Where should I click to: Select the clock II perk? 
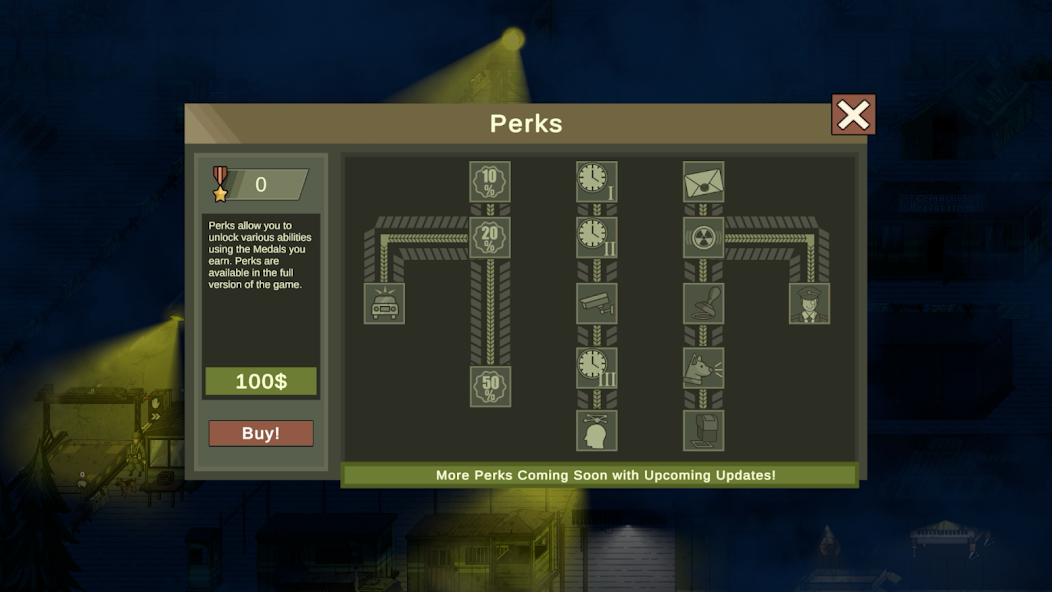(596, 238)
